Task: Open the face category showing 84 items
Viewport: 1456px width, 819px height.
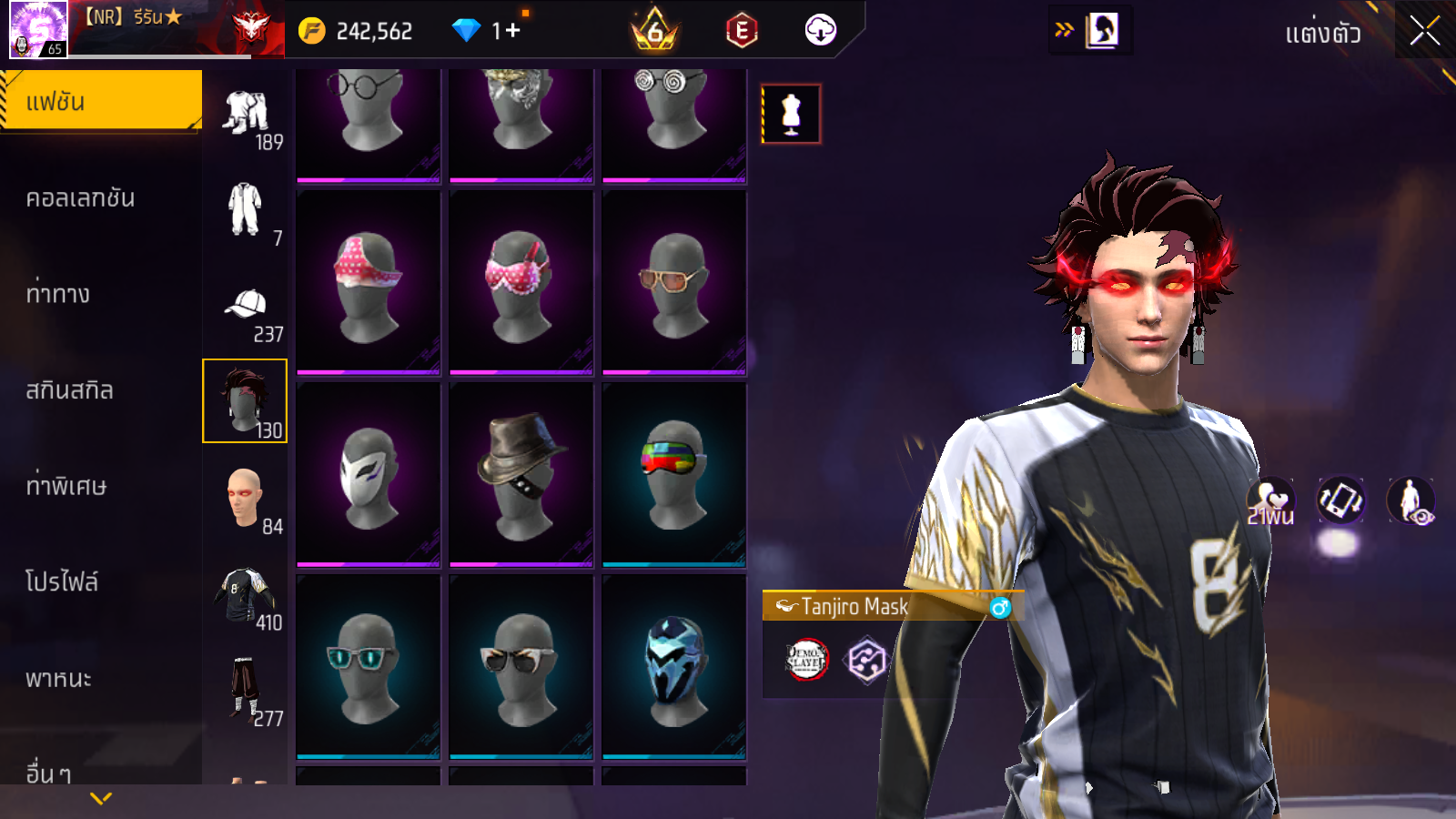Action: (245, 499)
